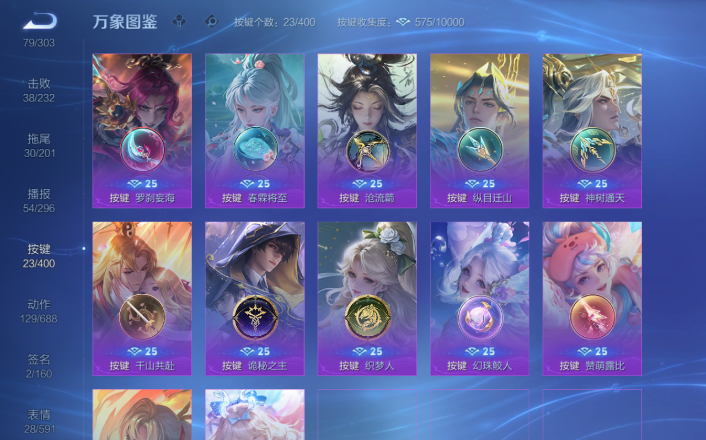Click the club-shaped icon beside 万象图鉴
The width and height of the screenshot is (706, 440).
click(178, 21)
